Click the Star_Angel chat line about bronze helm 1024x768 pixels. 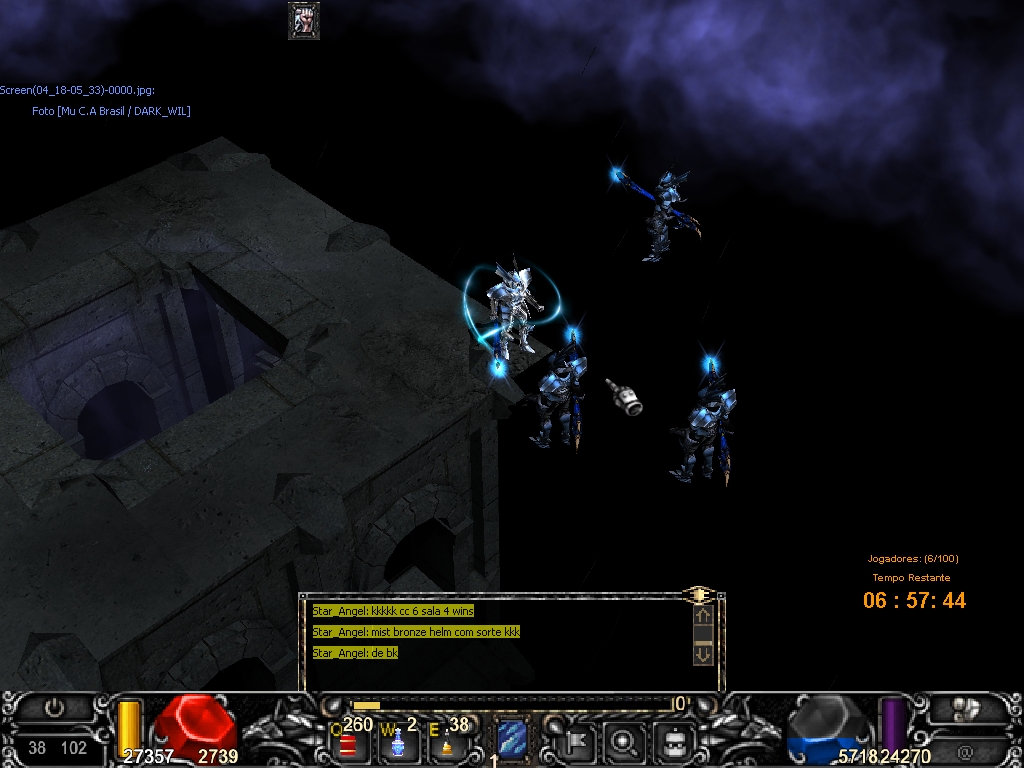pyautogui.click(x=416, y=632)
